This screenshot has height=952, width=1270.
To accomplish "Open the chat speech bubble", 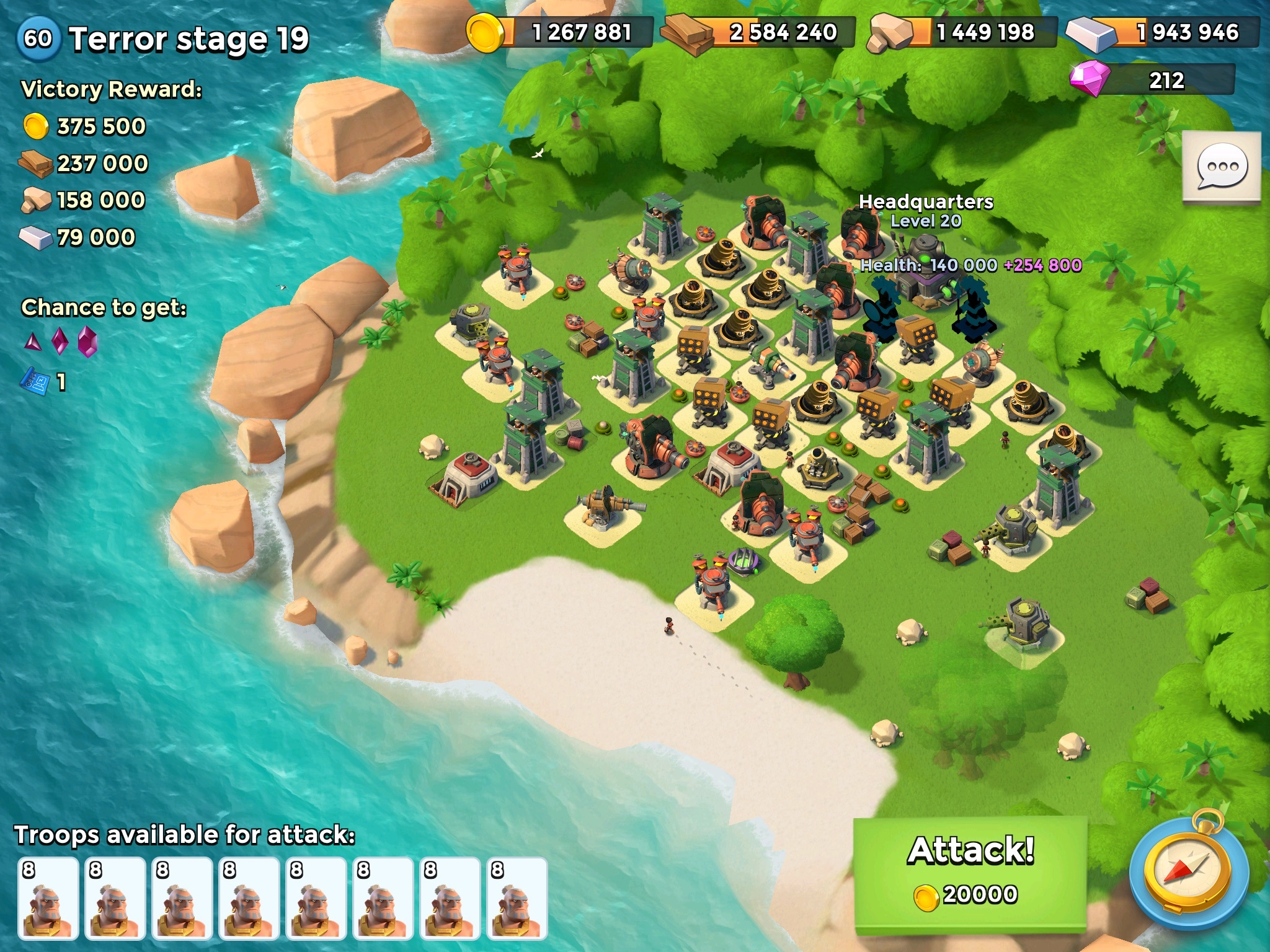I will 1221,166.
